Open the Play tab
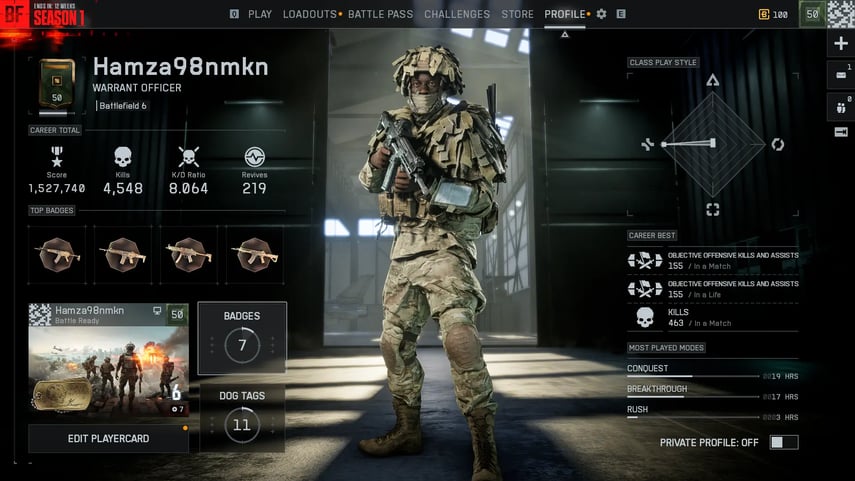This screenshot has height=481, width=855. 259,14
